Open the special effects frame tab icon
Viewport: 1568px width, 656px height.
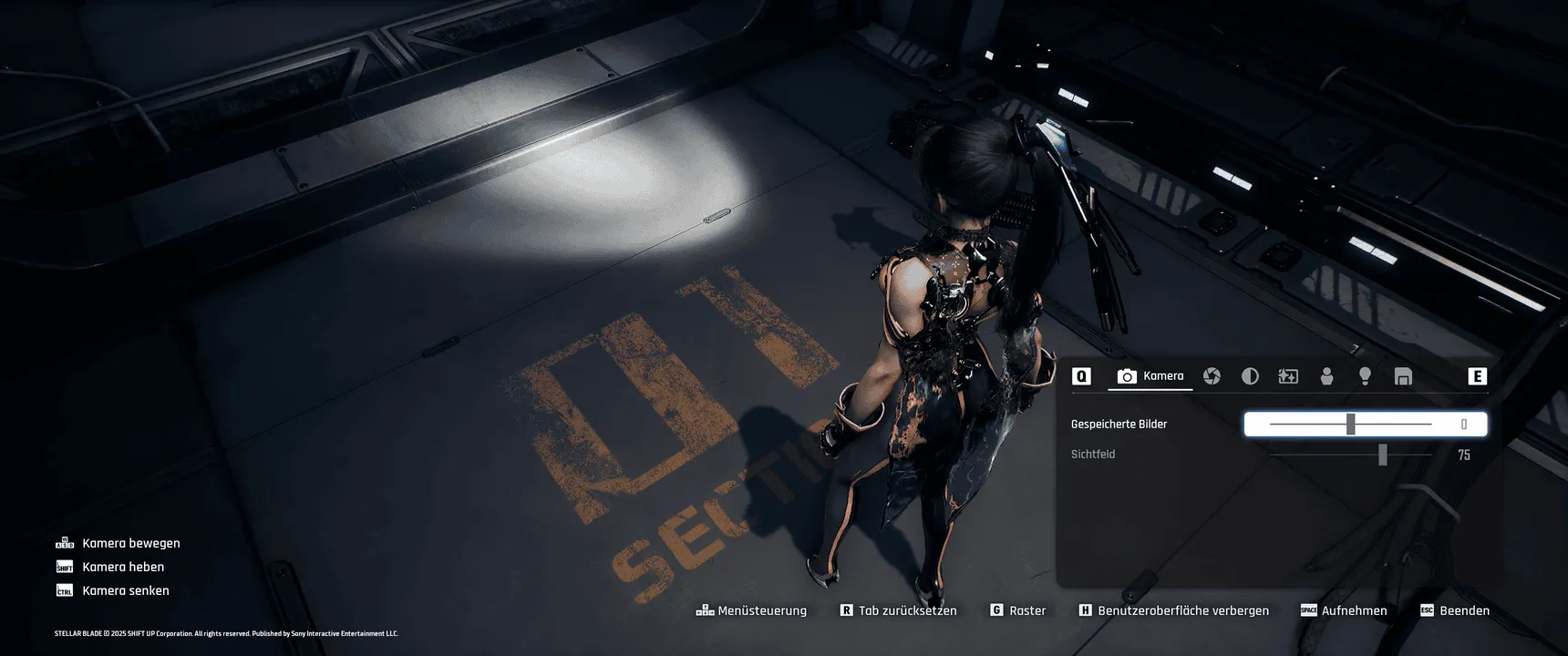(x=1288, y=375)
